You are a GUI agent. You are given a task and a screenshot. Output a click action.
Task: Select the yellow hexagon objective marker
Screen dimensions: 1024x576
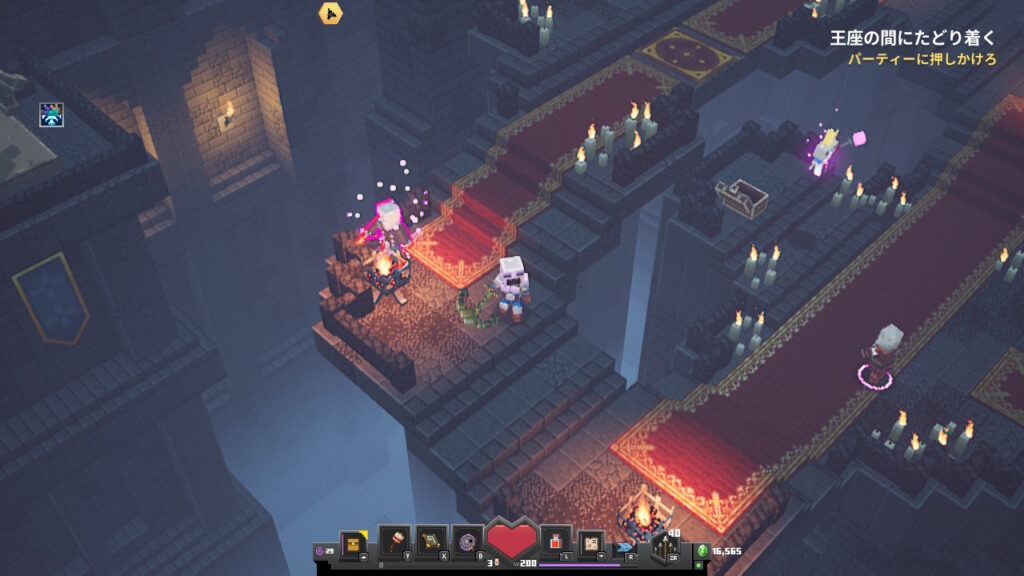[331, 13]
